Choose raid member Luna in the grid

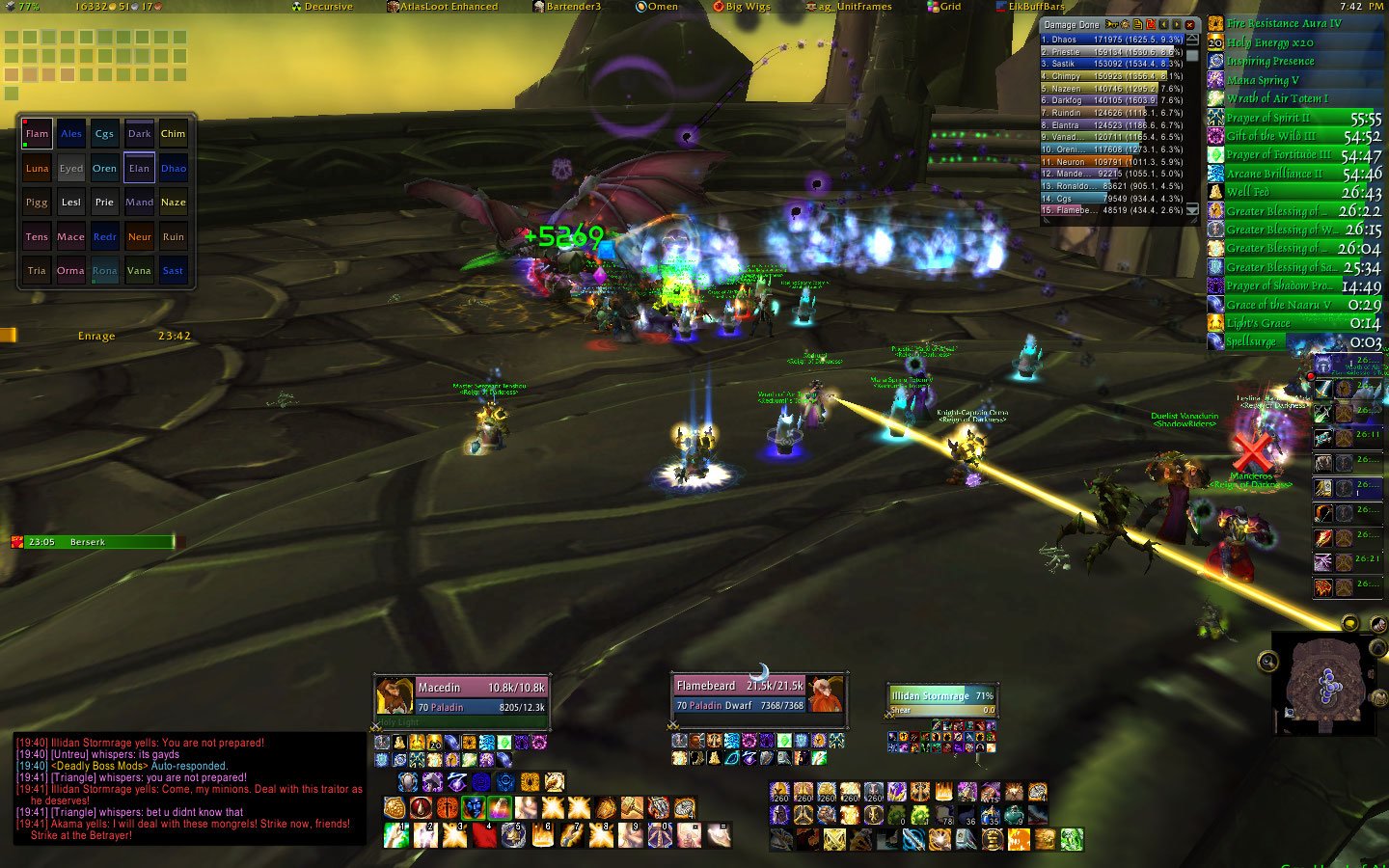pyautogui.click(x=37, y=168)
